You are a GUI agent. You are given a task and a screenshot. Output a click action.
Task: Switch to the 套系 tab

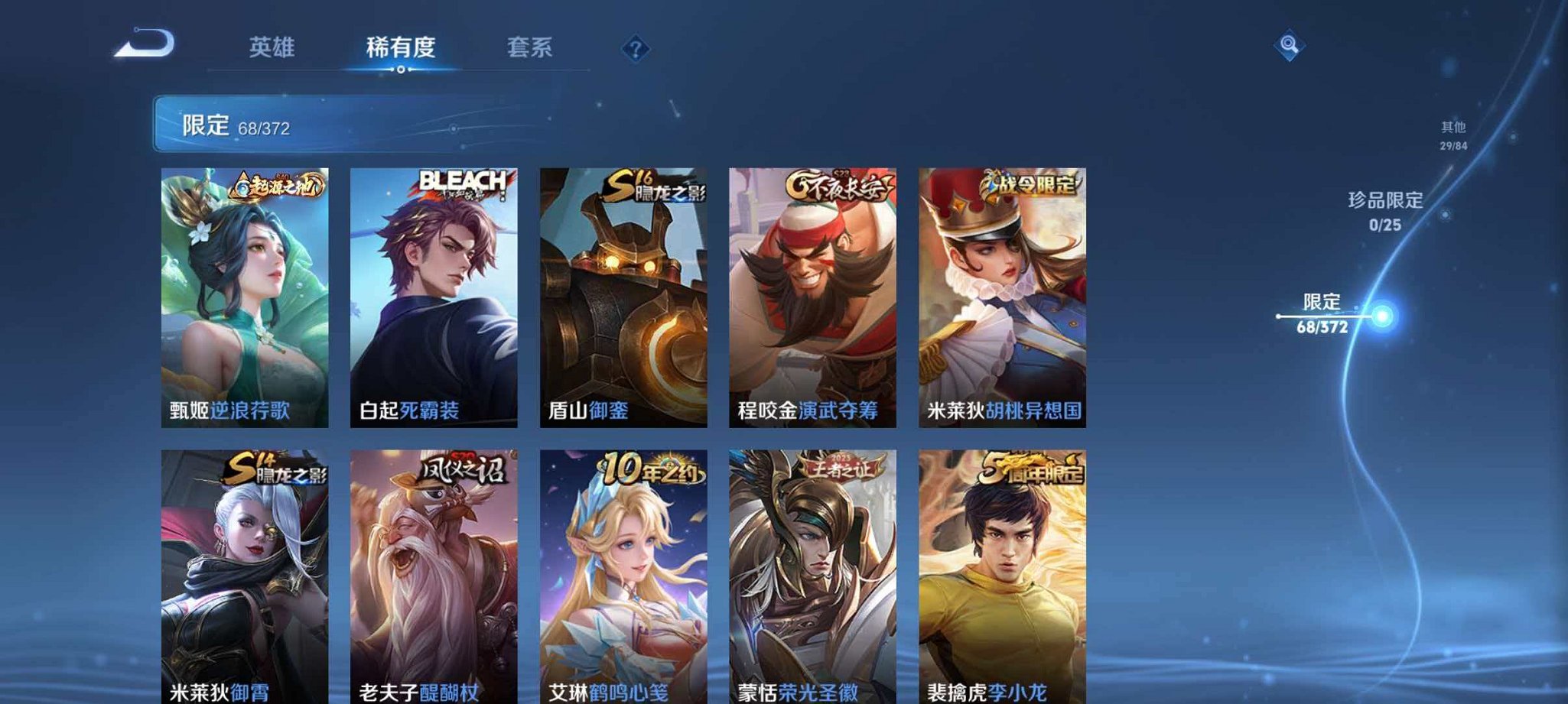click(x=530, y=47)
